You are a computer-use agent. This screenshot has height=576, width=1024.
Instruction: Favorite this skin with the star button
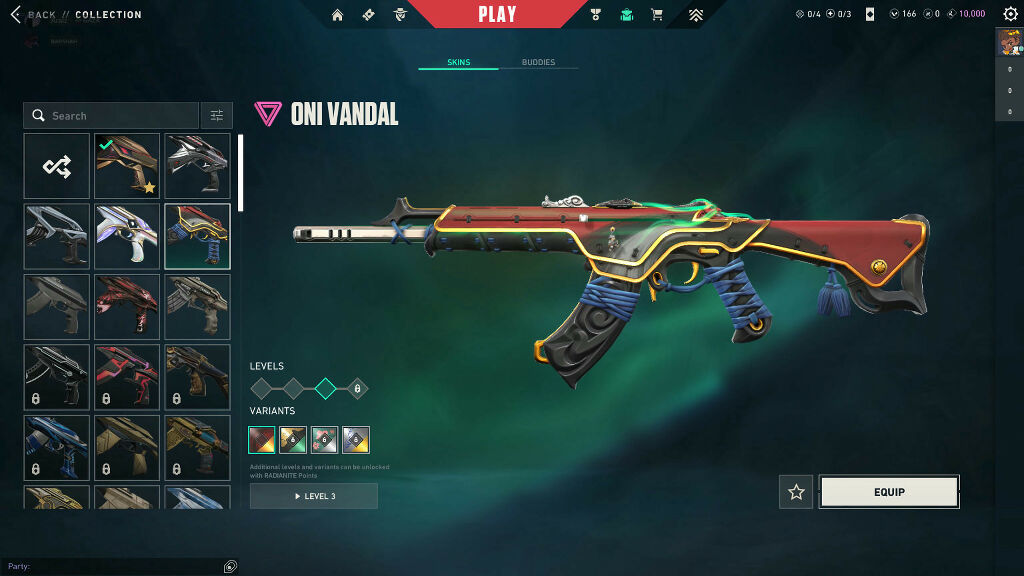(x=796, y=492)
